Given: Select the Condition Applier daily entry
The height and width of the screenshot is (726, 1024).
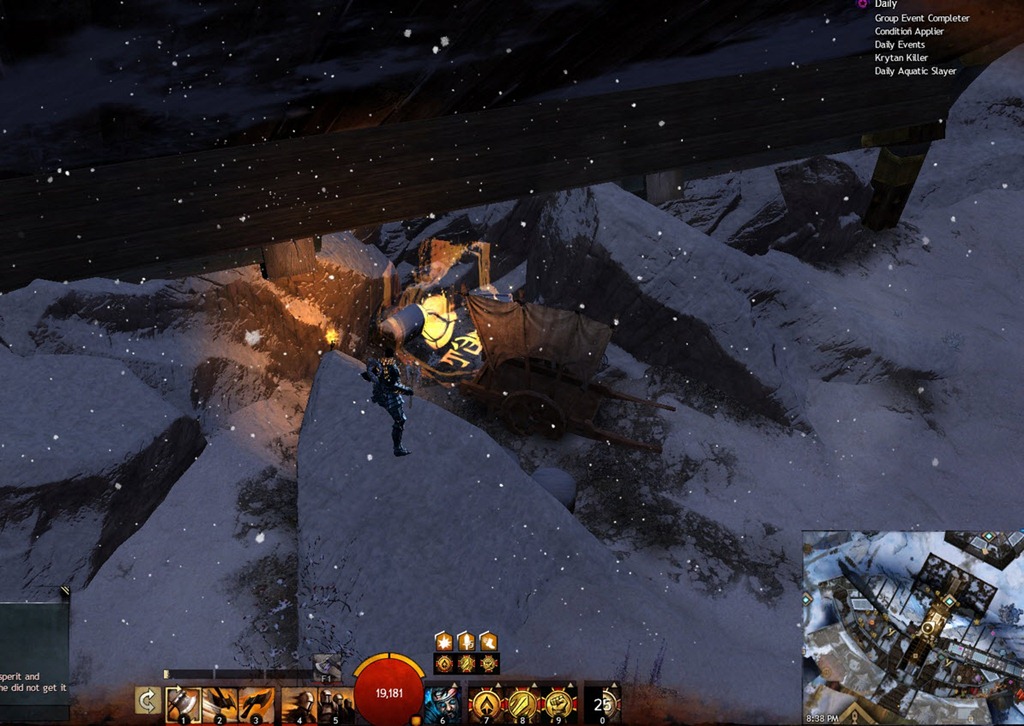Looking at the screenshot, I should pyautogui.click(x=909, y=31).
